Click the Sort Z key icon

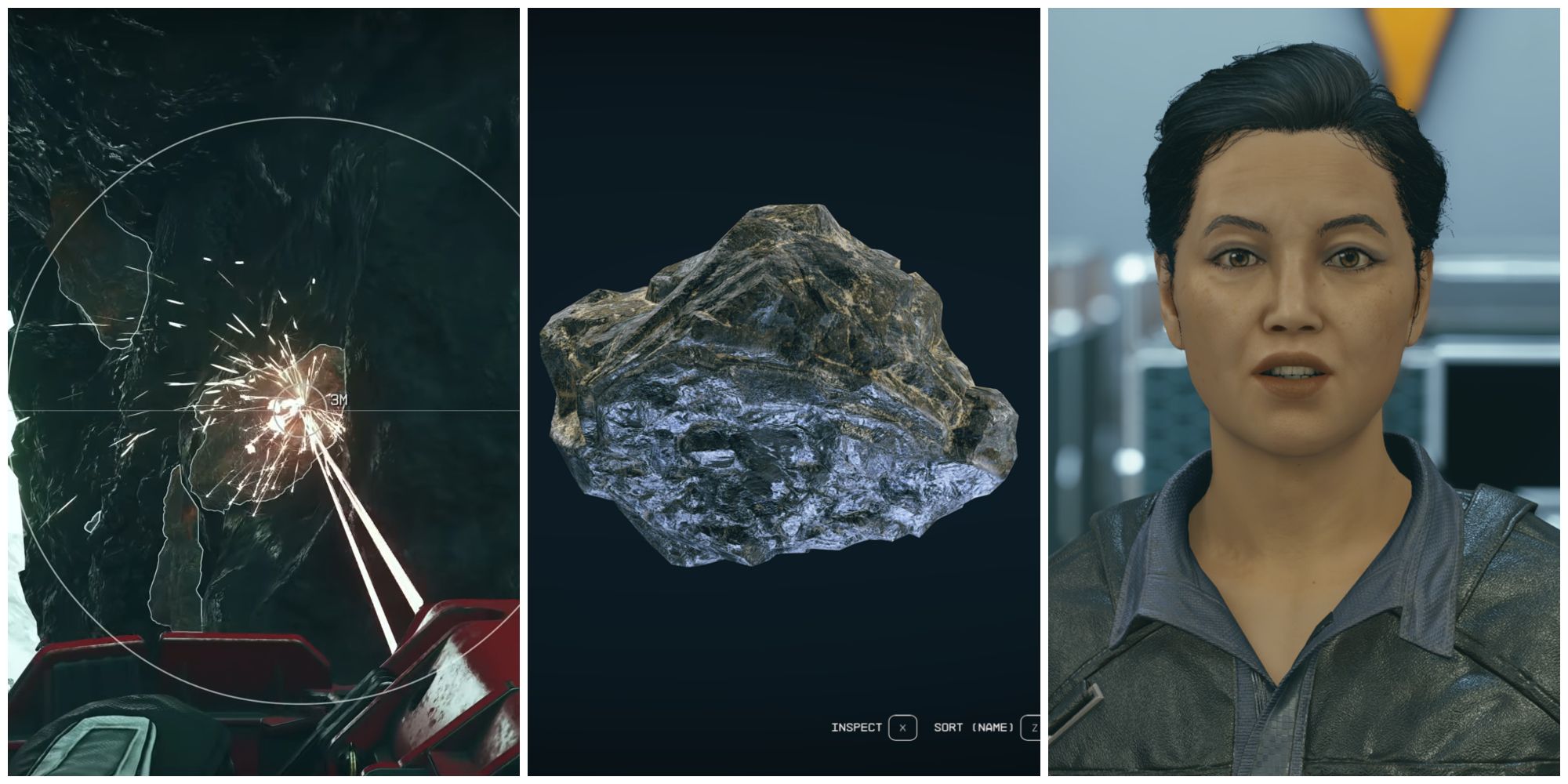pyautogui.click(x=1032, y=727)
